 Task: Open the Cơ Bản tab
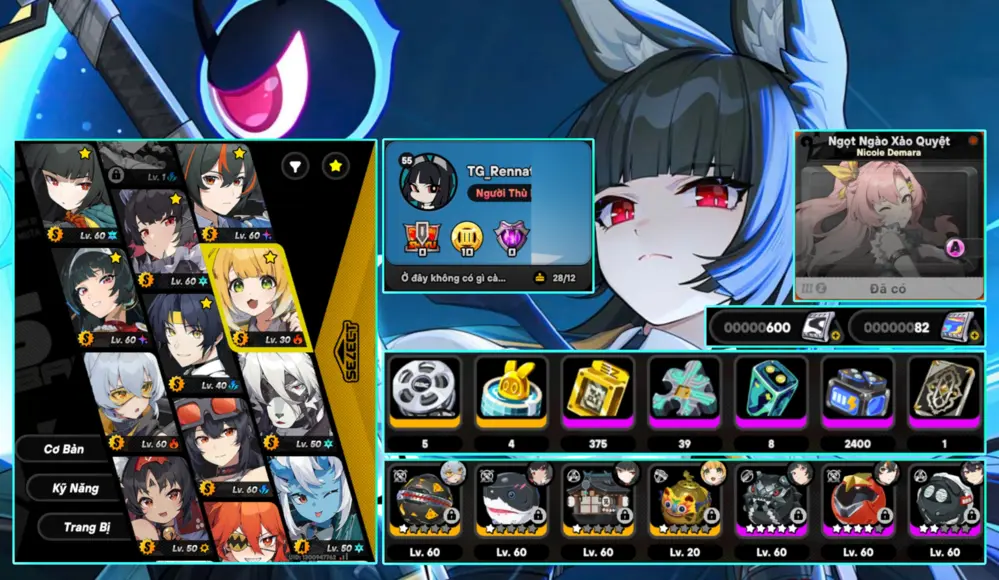[x=63, y=449]
